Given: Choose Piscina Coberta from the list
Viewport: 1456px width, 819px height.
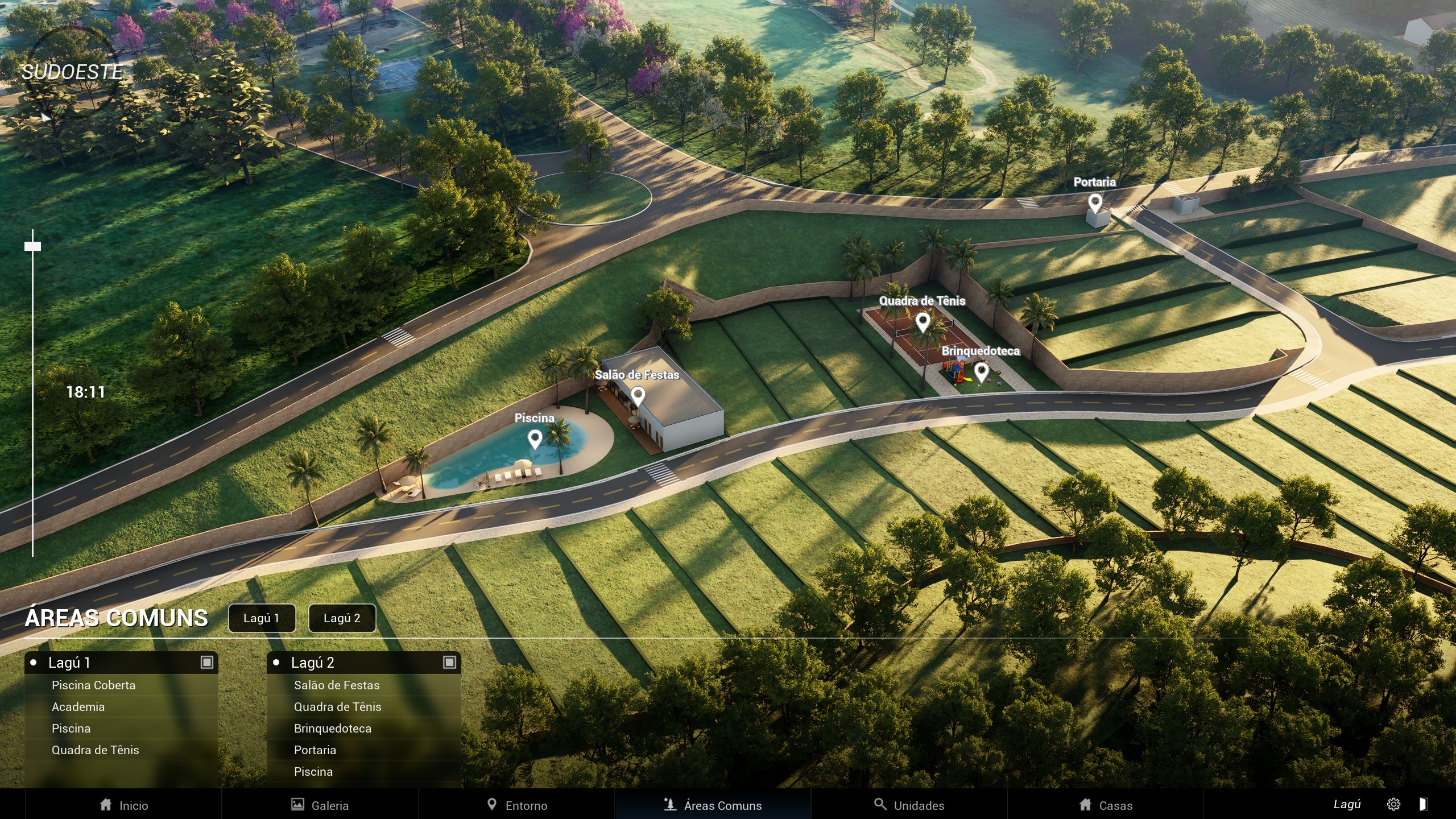Looking at the screenshot, I should tap(94, 685).
